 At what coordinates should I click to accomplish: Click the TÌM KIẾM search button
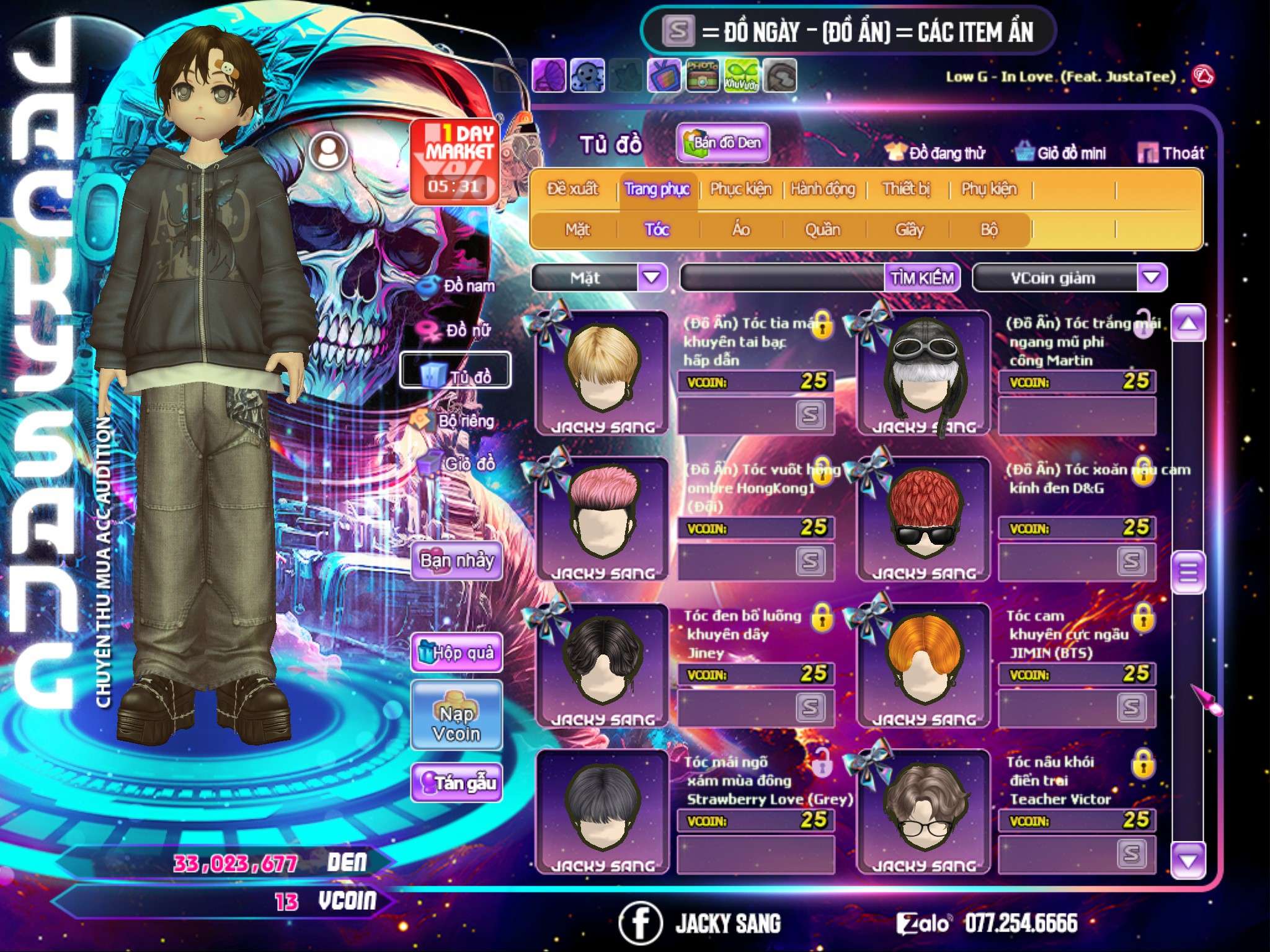922,278
